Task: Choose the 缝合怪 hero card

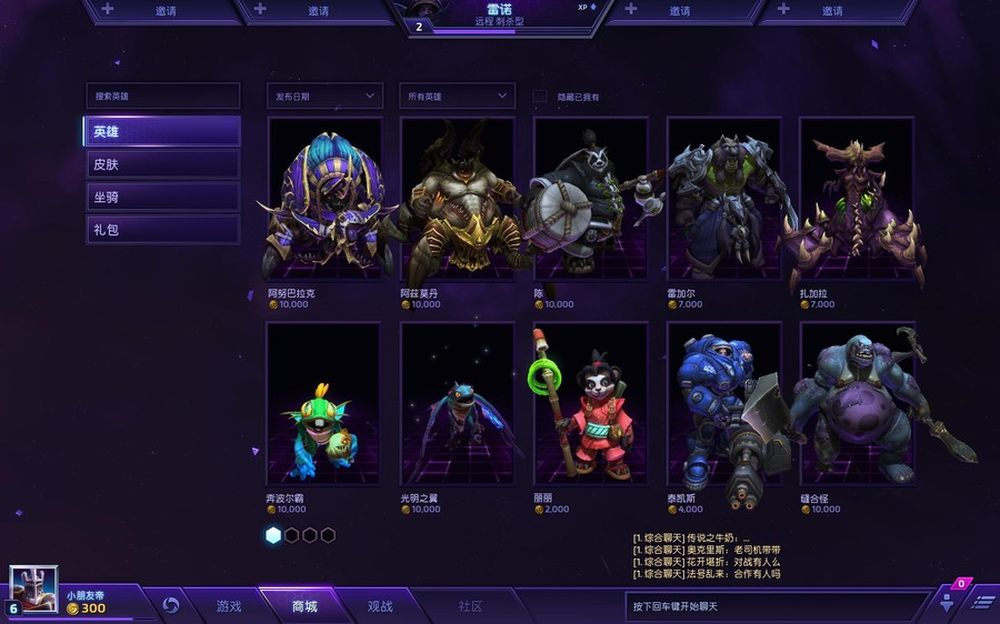Action: tap(856, 403)
